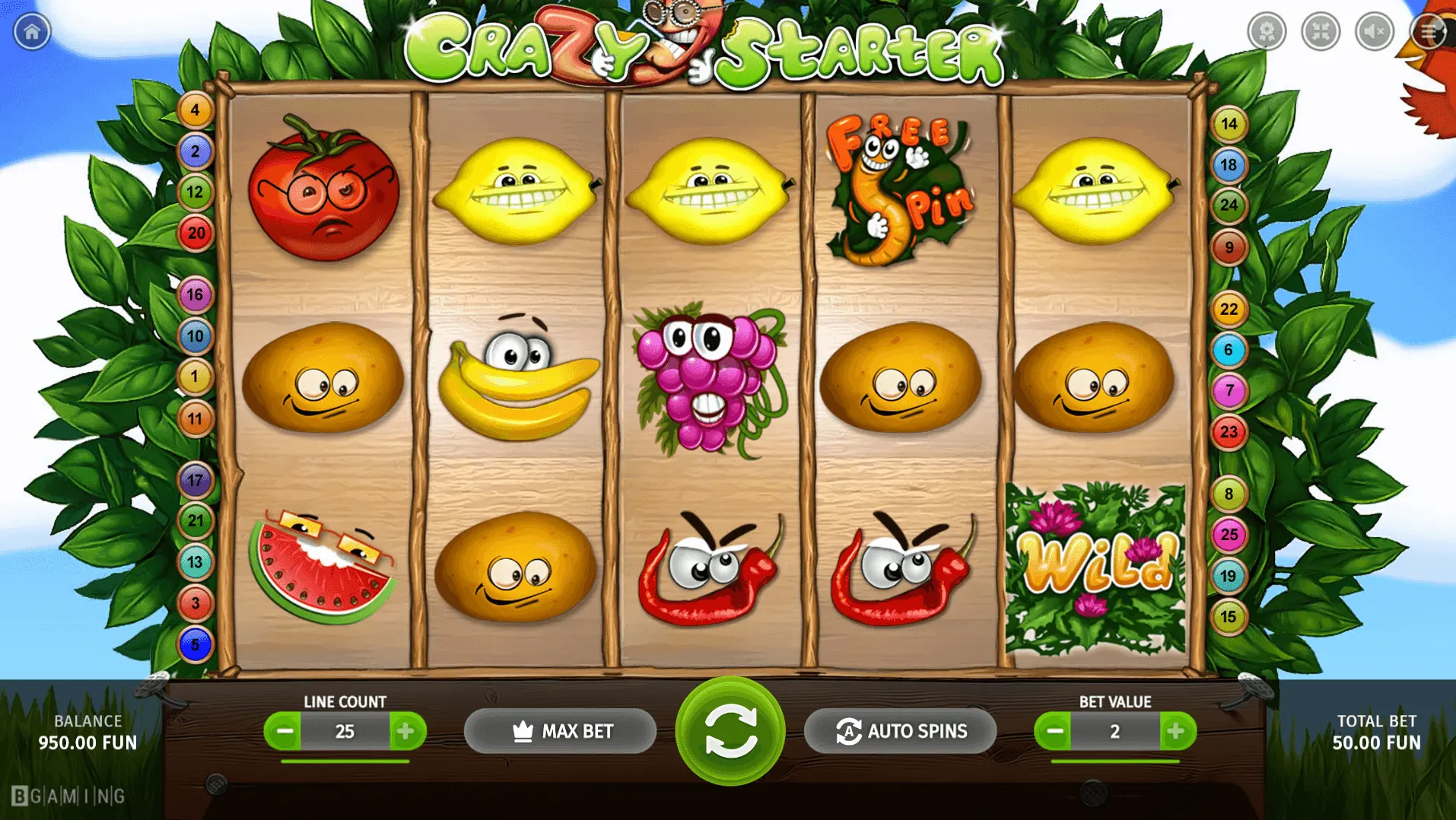This screenshot has width=1456, height=820.
Task: Select payline marker number 14
Action: pyautogui.click(x=1229, y=124)
